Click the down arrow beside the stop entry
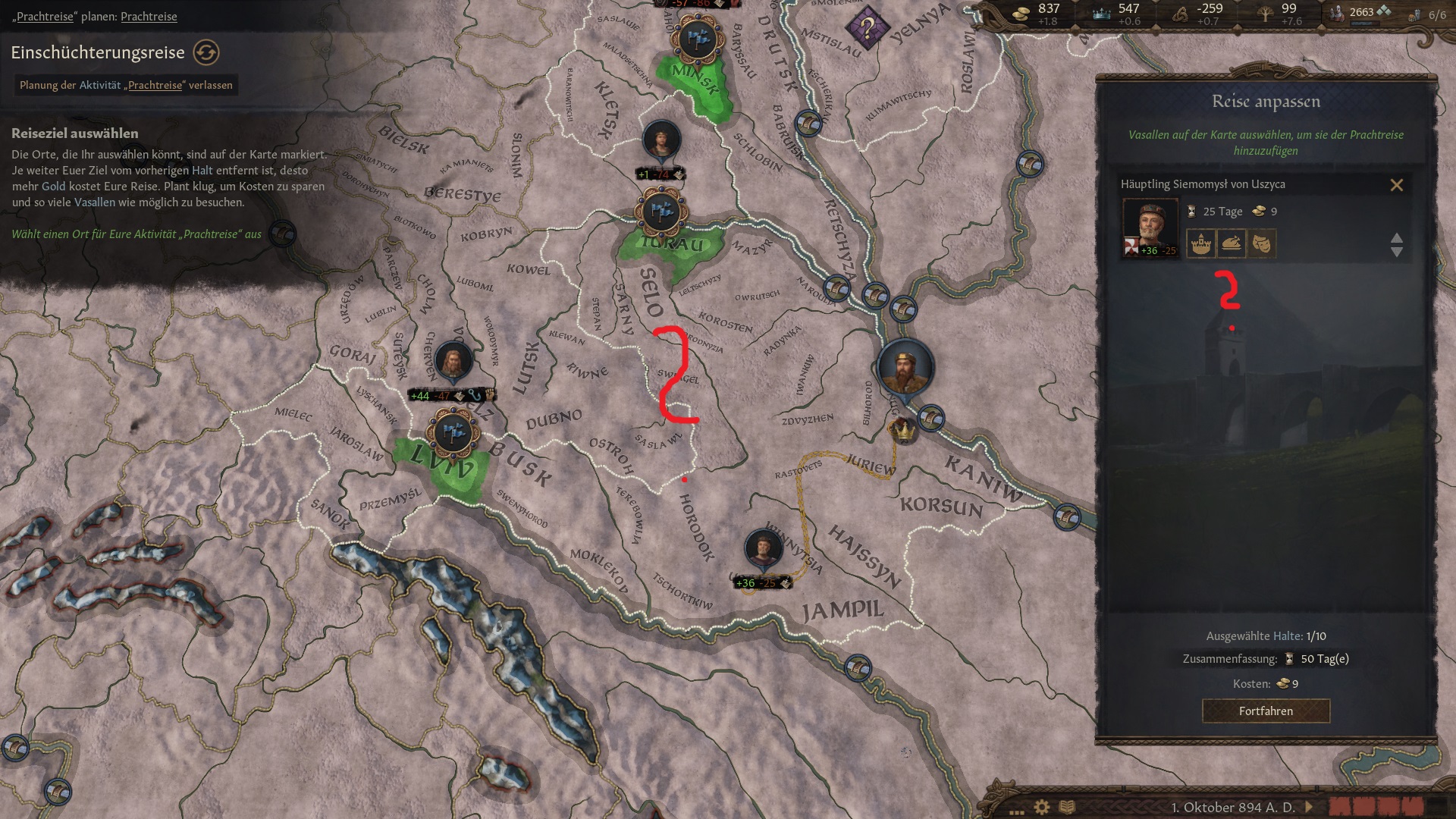This screenshot has width=1456, height=819. click(x=1398, y=253)
